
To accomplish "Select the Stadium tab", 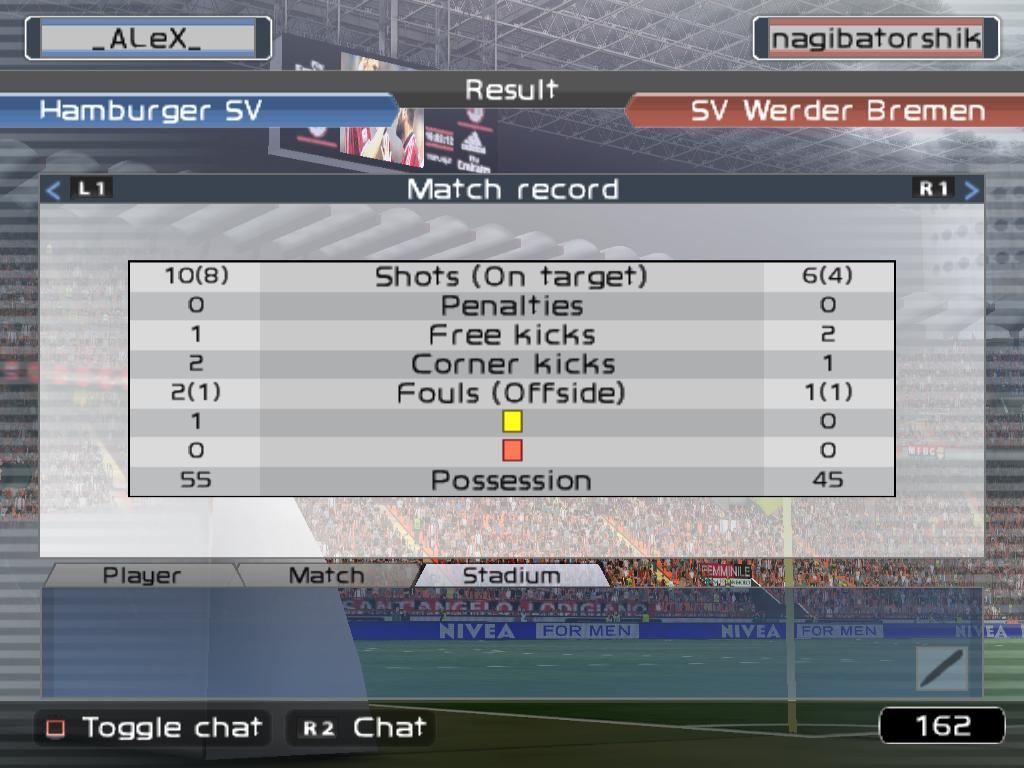I will pyautogui.click(x=511, y=576).
